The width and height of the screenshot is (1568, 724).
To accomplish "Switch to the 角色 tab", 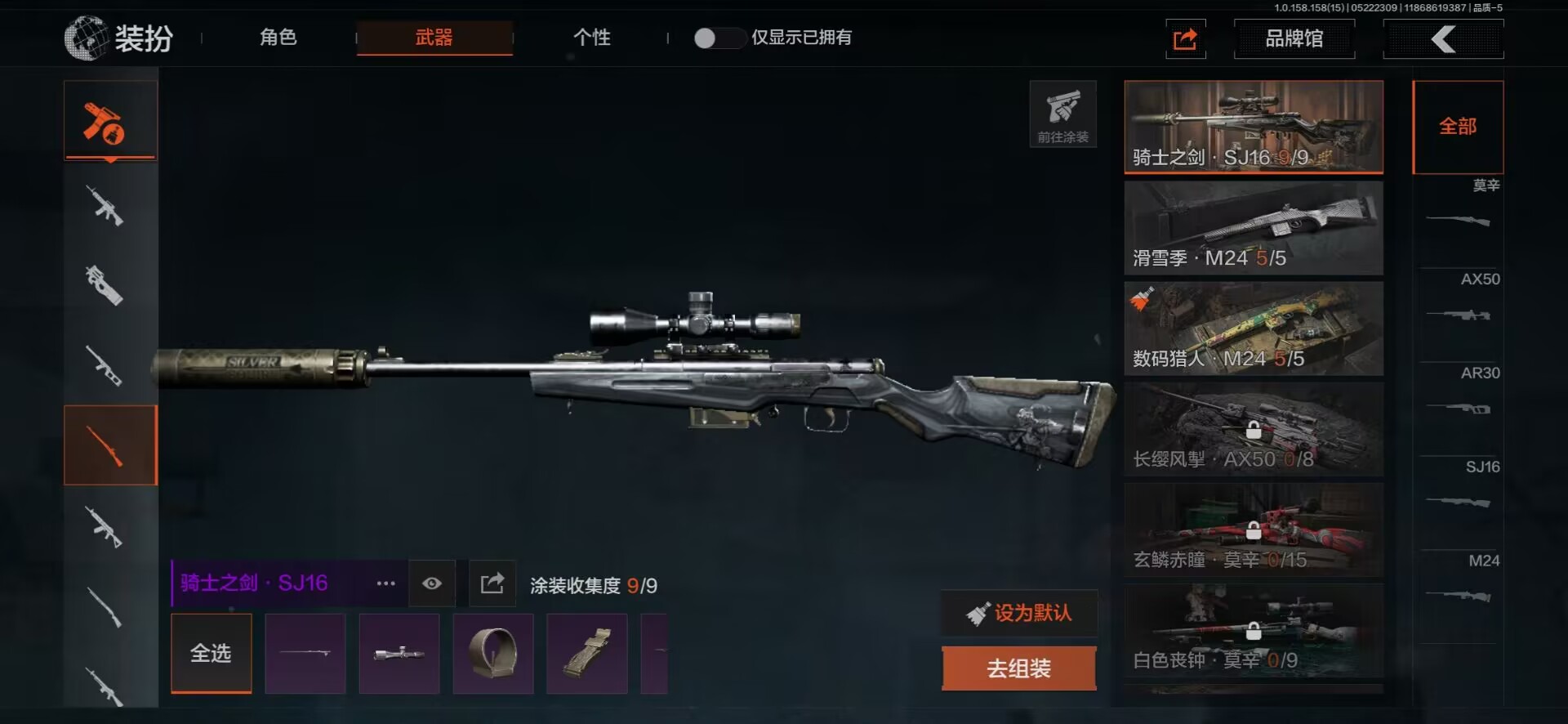I will (278, 38).
